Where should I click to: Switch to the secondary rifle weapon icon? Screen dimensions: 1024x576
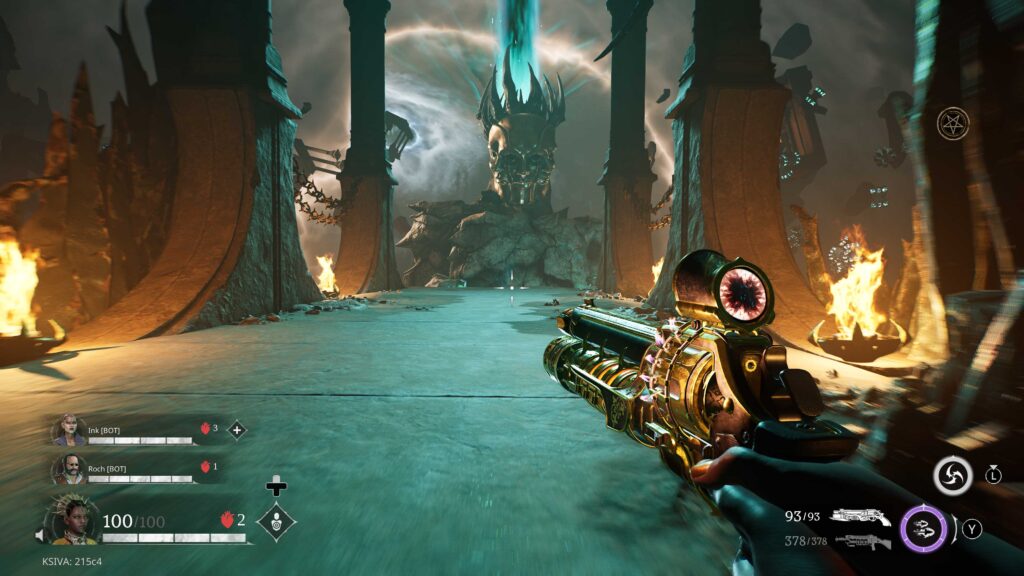tap(862, 542)
